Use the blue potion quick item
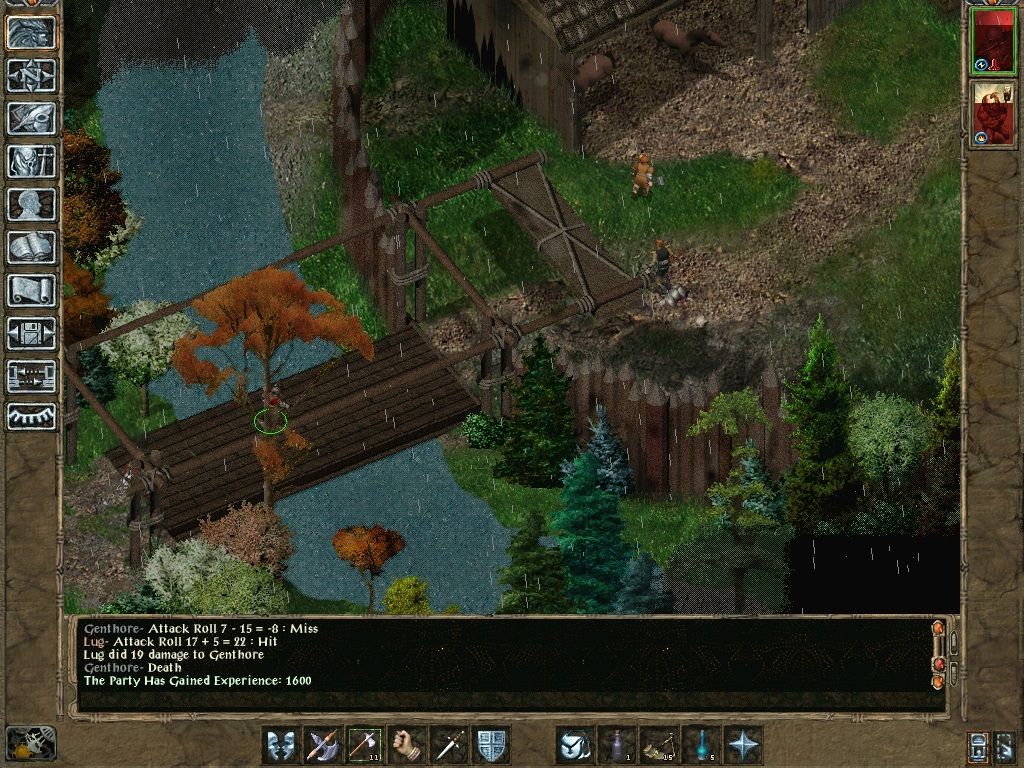This screenshot has height=768, width=1024. pyautogui.click(x=701, y=745)
